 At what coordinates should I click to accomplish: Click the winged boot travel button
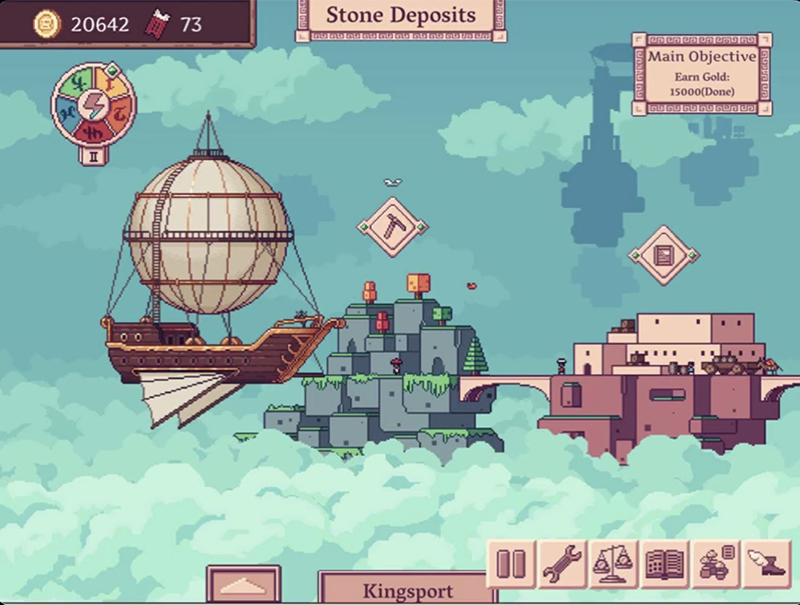point(767,563)
